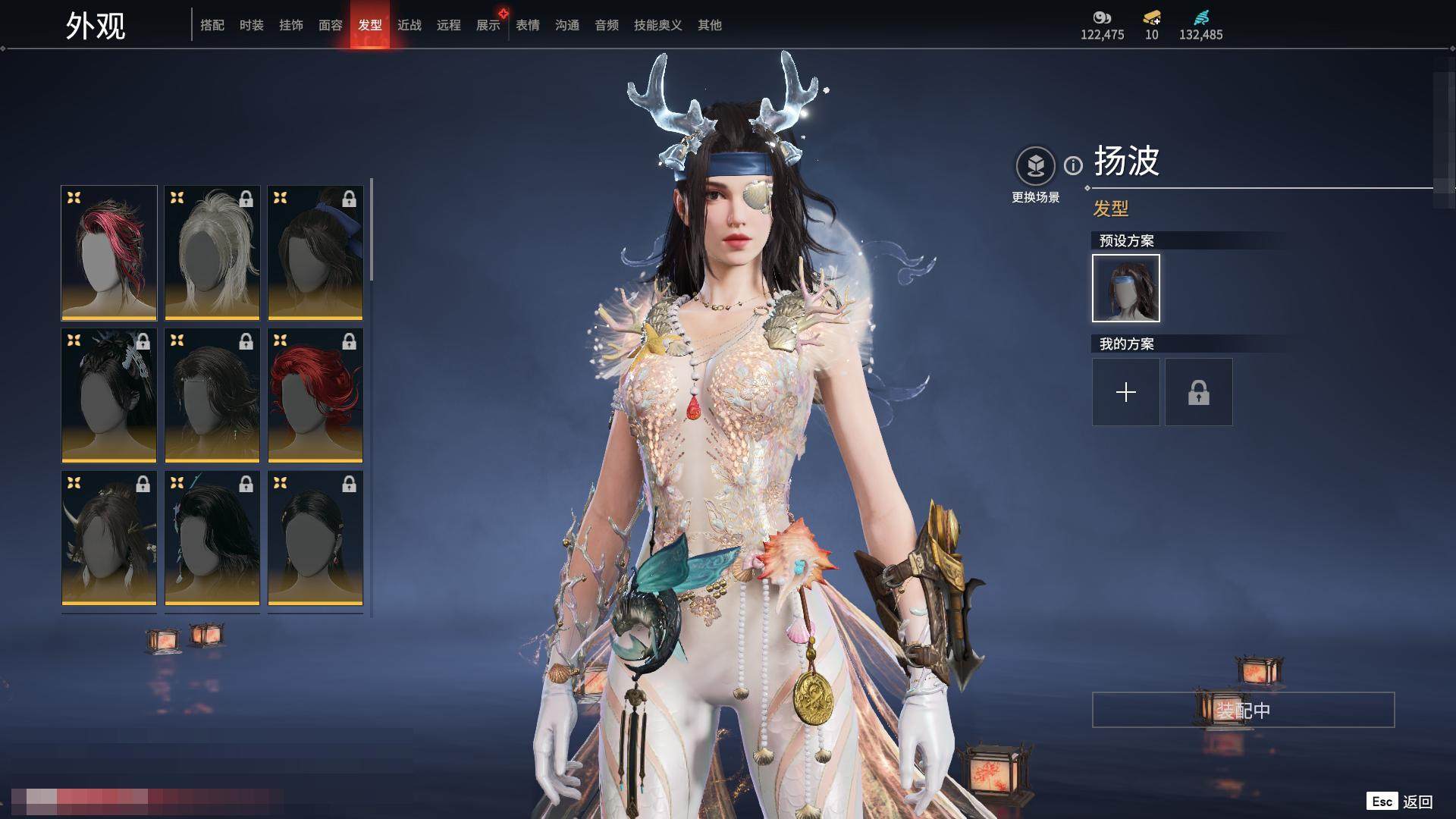Switch to the 其他 tab

pyautogui.click(x=710, y=26)
